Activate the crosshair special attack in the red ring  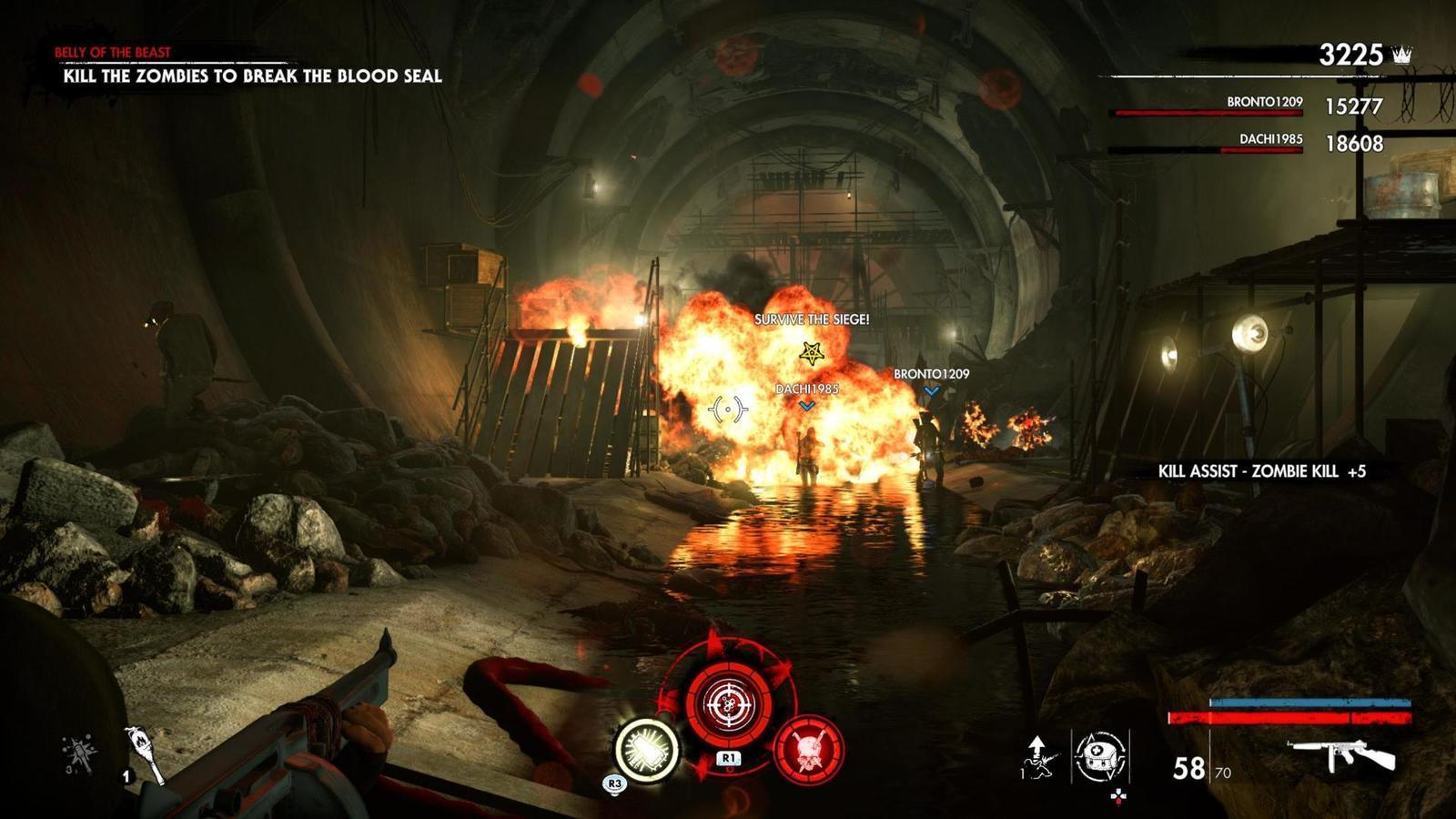coord(728,703)
